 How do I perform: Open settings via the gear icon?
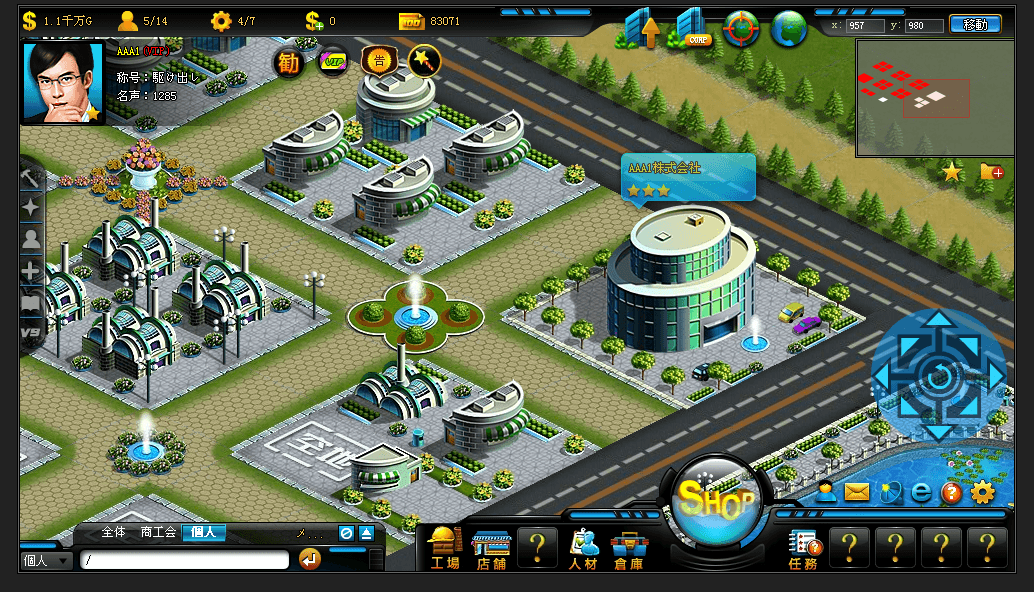point(983,492)
